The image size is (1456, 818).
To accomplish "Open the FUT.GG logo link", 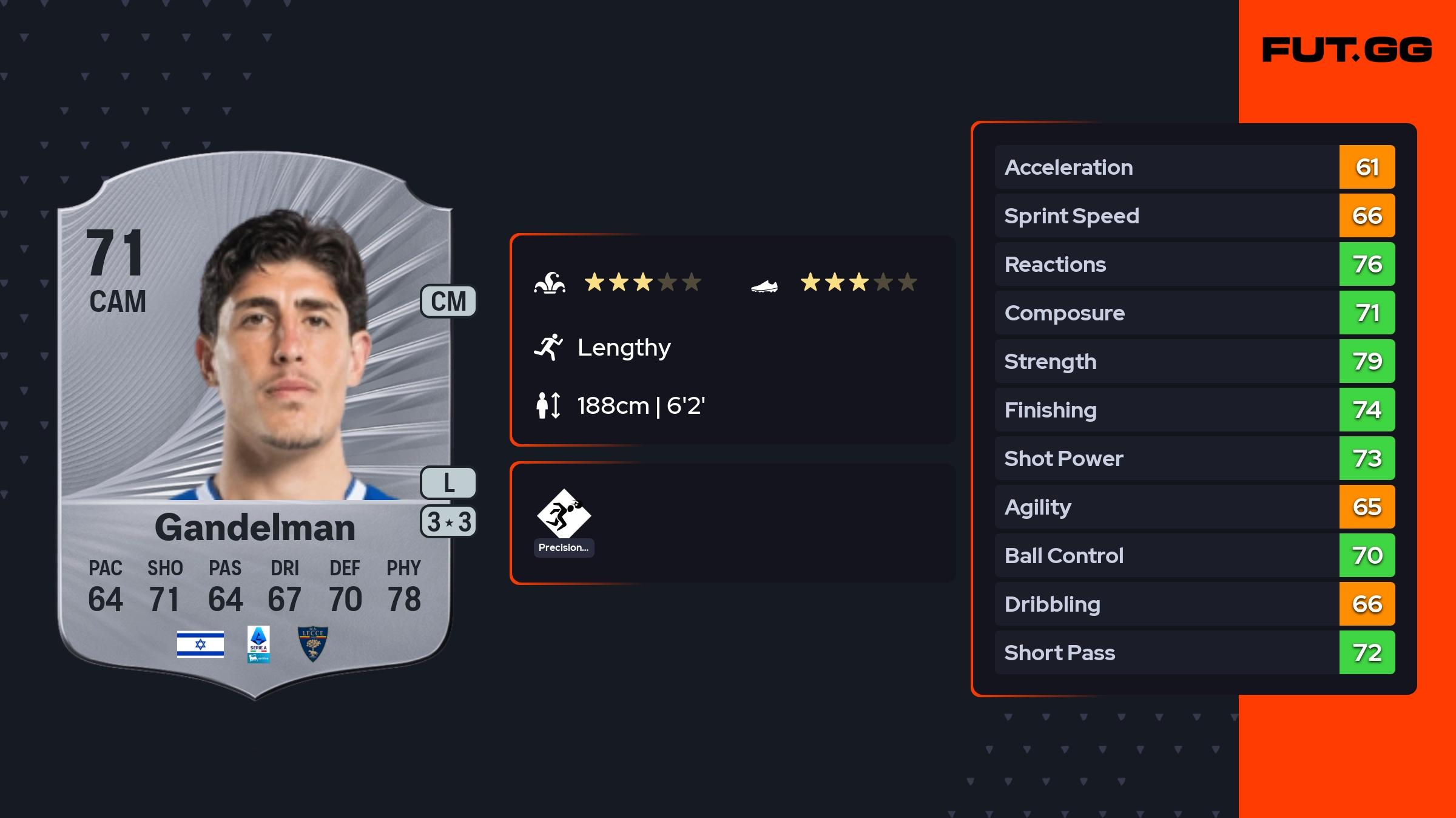I will coord(1347,50).
